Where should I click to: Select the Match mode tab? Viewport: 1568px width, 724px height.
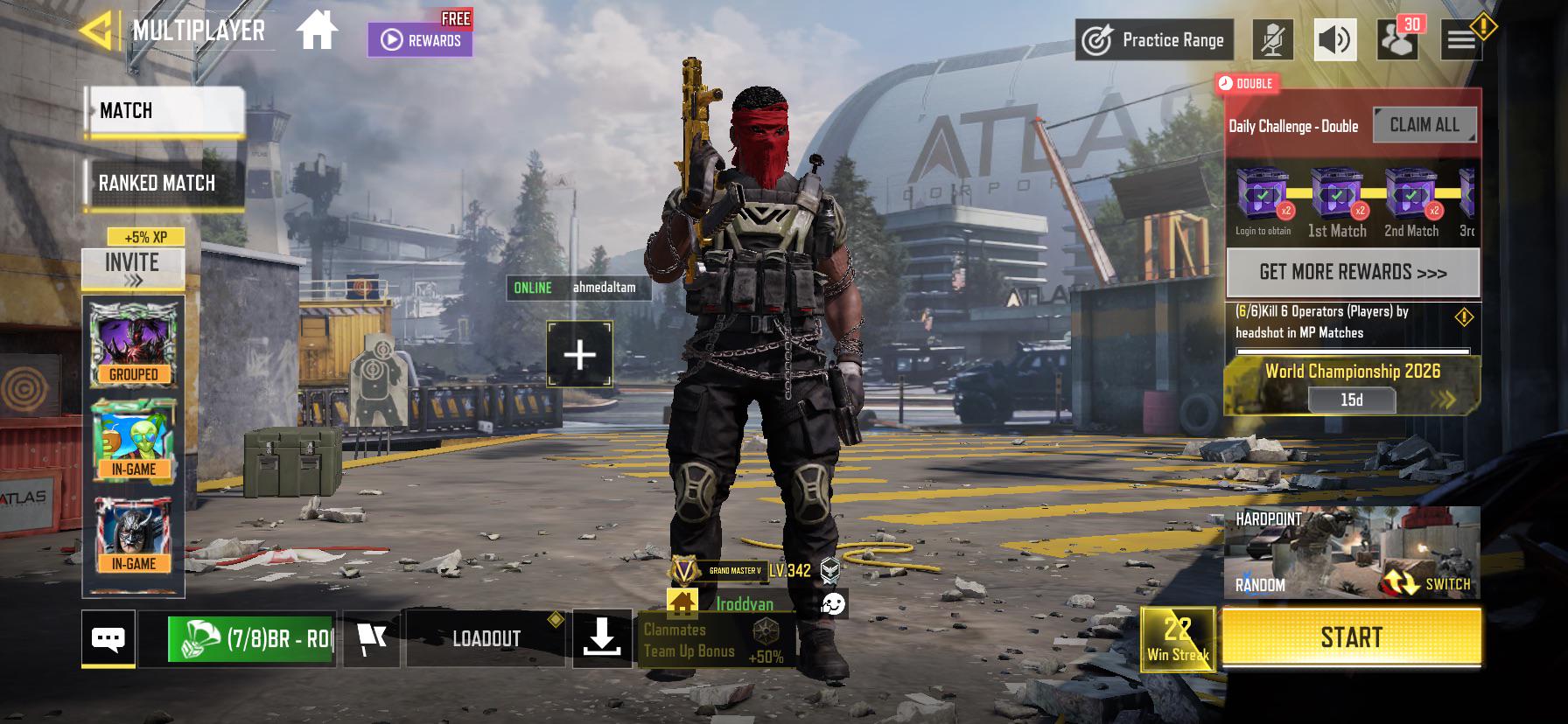click(164, 111)
